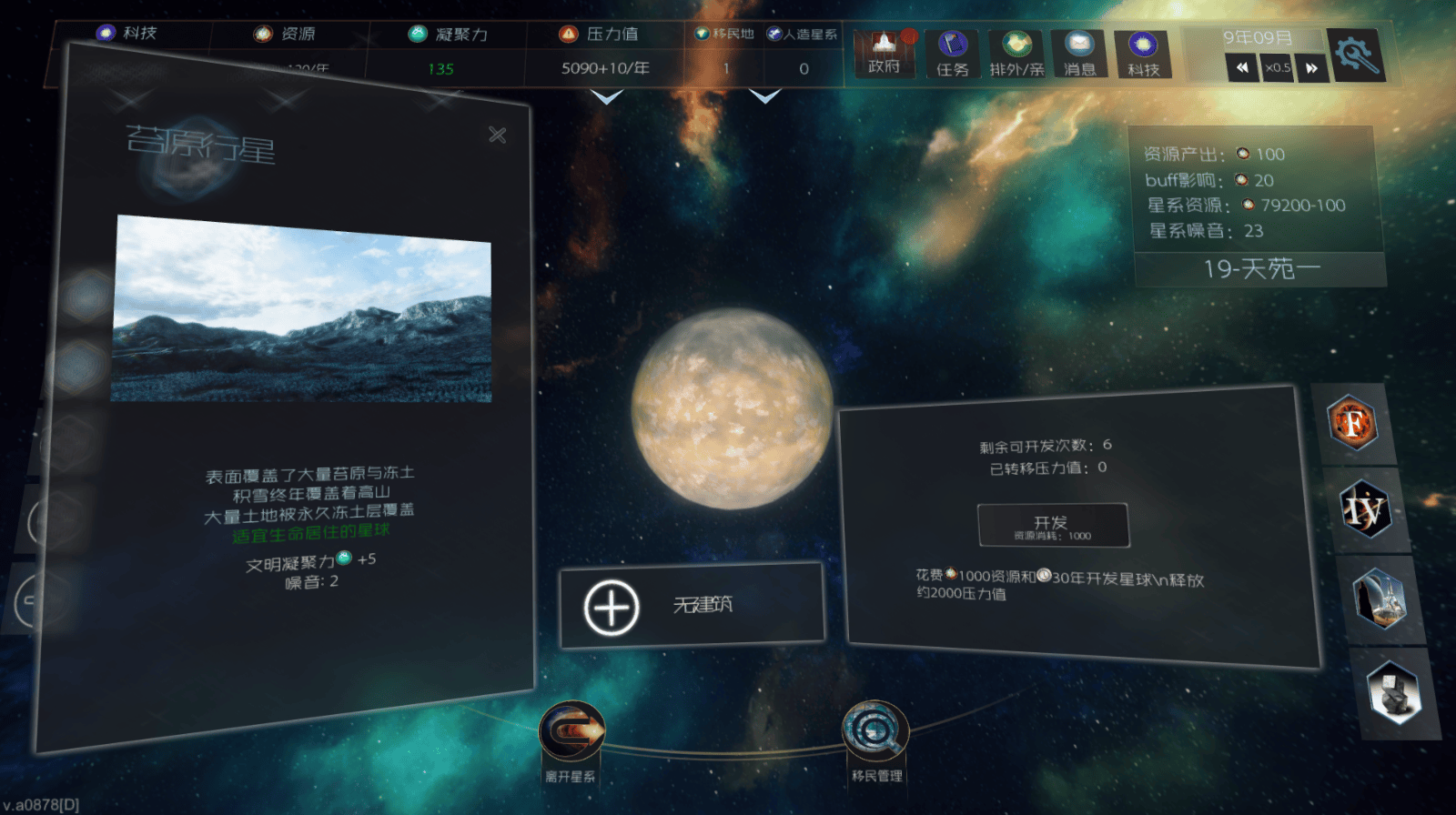Leave the star system via 离开星系
The width and height of the screenshot is (1456, 815).
click(x=571, y=730)
